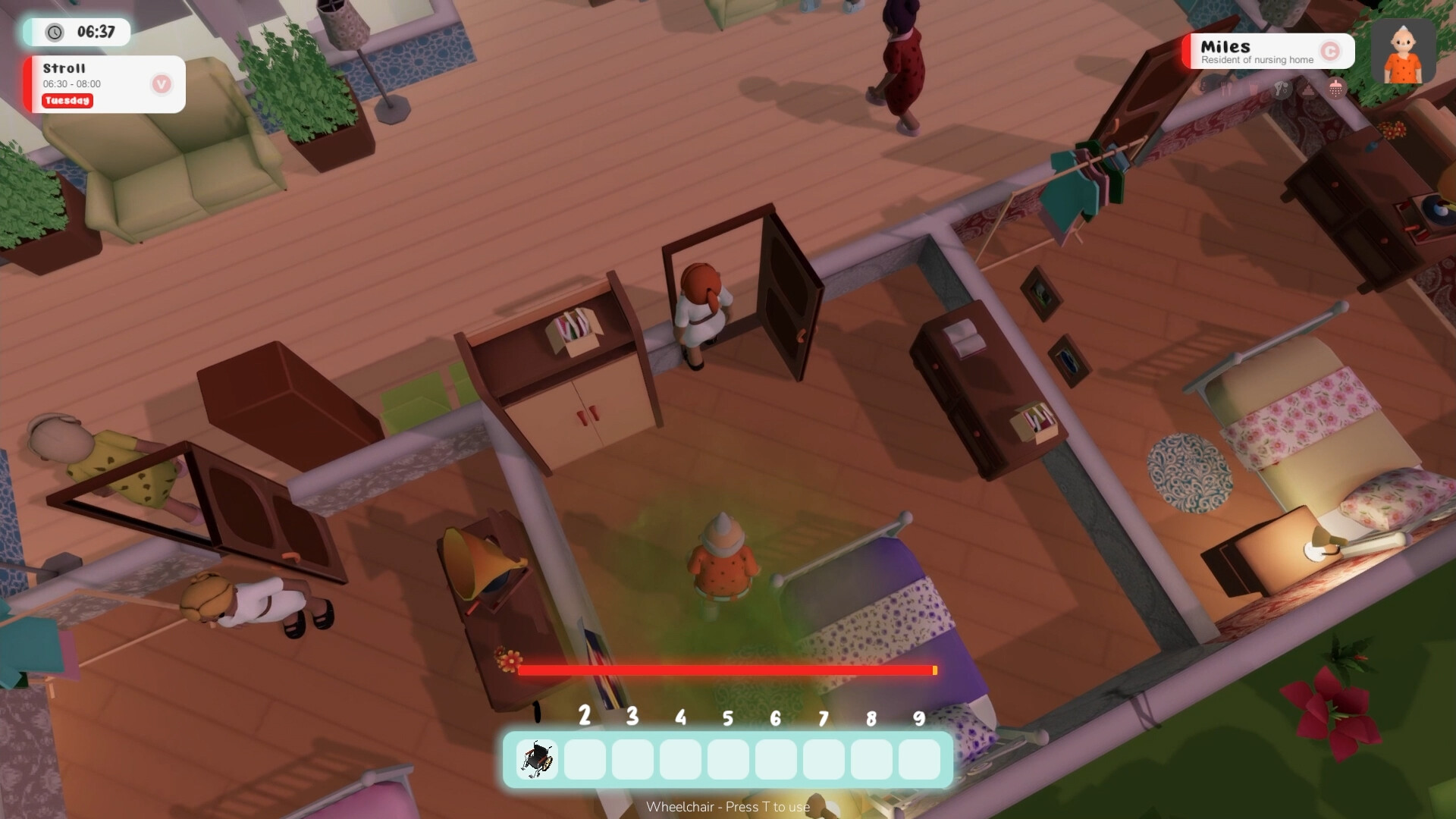The height and width of the screenshot is (819, 1456).
Task: Click the clock icon beside the time display
Action: pyautogui.click(x=53, y=33)
